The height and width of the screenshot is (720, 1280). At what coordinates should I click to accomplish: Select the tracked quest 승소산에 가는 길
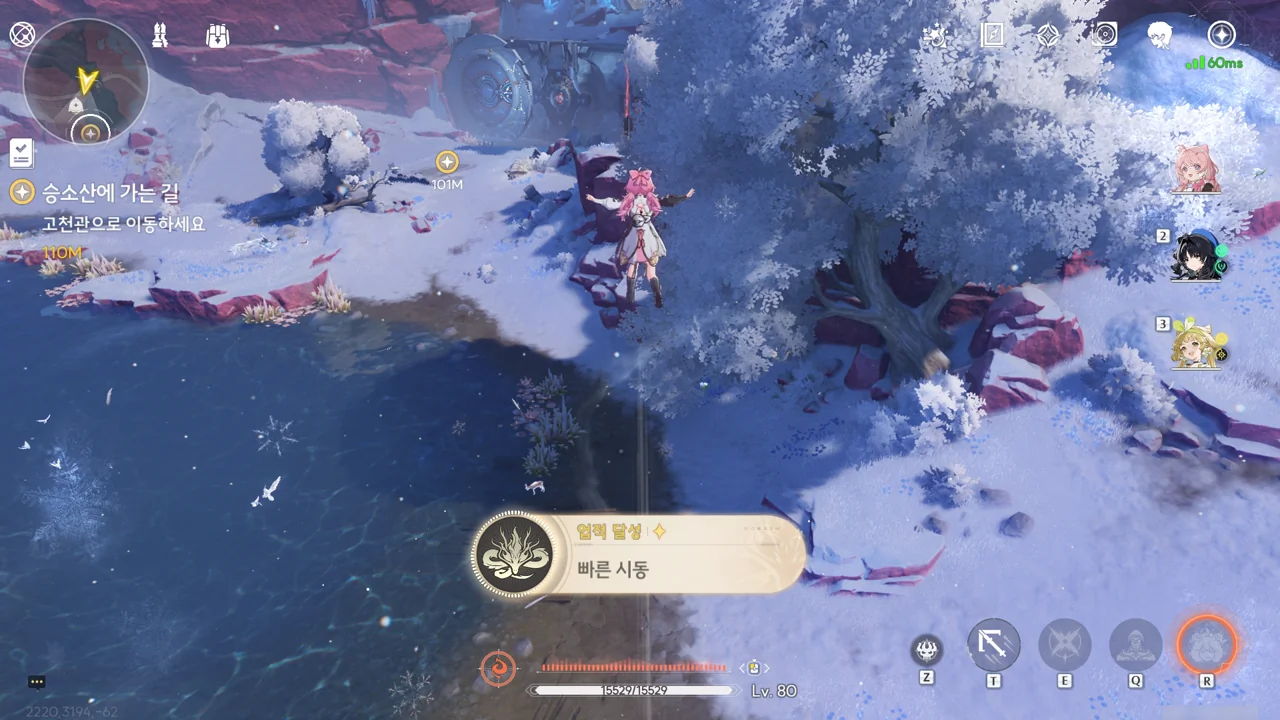(x=110, y=191)
